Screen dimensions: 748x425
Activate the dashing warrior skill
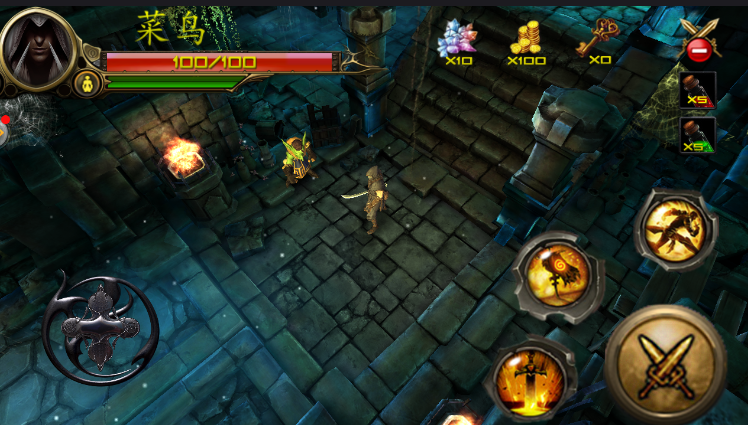pos(676,228)
